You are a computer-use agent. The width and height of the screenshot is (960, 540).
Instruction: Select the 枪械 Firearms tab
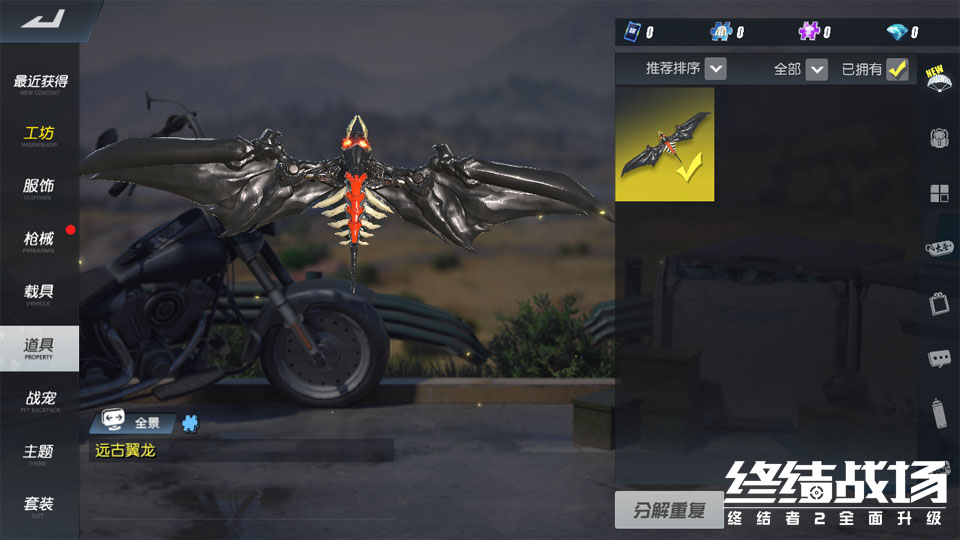[40, 241]
